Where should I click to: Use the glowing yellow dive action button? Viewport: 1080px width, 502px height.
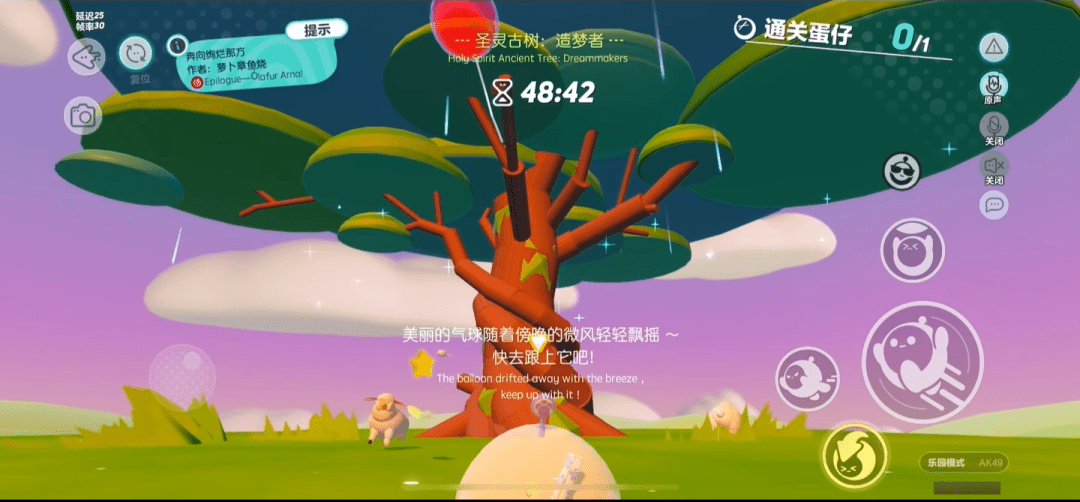[854, 455]
